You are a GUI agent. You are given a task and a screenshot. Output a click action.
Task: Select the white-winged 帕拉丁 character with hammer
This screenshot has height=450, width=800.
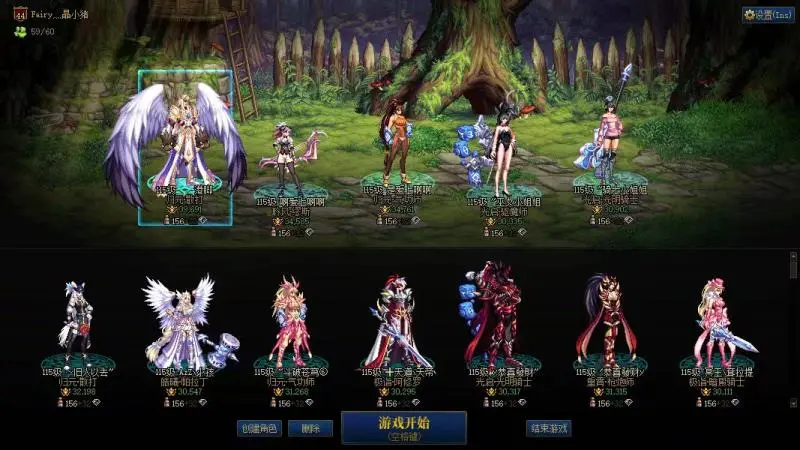pyautogui.click(x=180, y=322)
